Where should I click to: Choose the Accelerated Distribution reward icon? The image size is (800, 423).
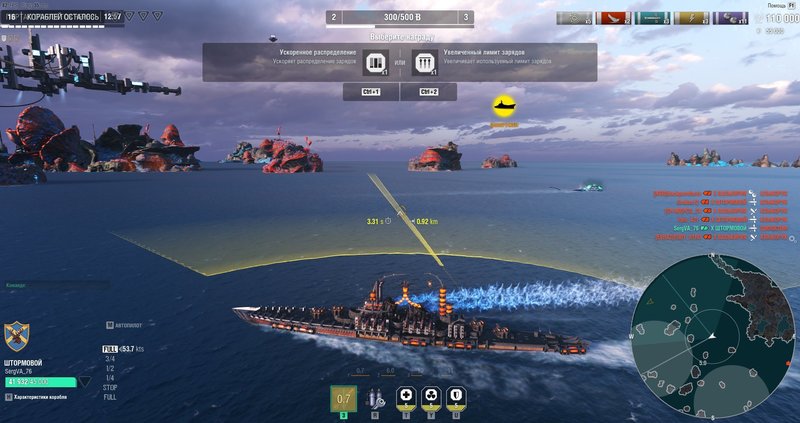click(x=375, y=62)
